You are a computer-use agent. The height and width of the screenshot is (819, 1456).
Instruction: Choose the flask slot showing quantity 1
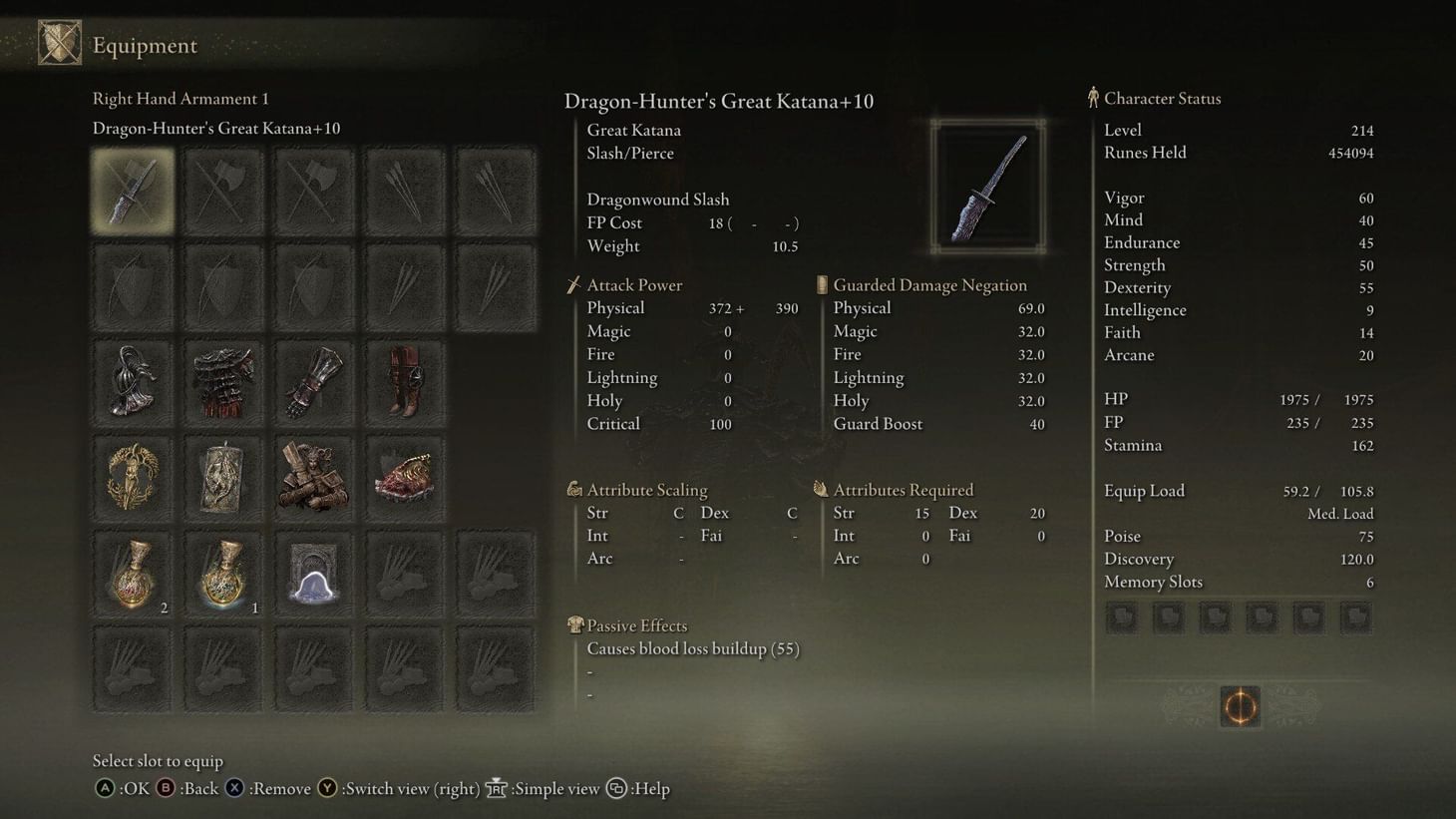[x=223, y=575]
